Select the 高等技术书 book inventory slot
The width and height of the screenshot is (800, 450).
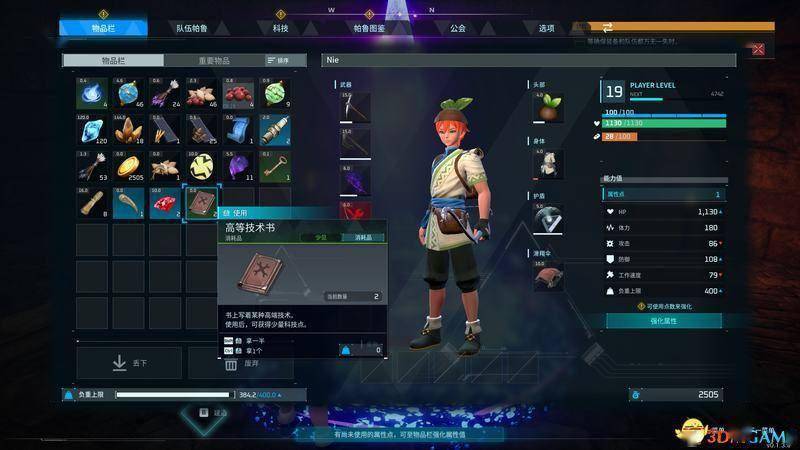pyautogui.click(x=202, y=203)
